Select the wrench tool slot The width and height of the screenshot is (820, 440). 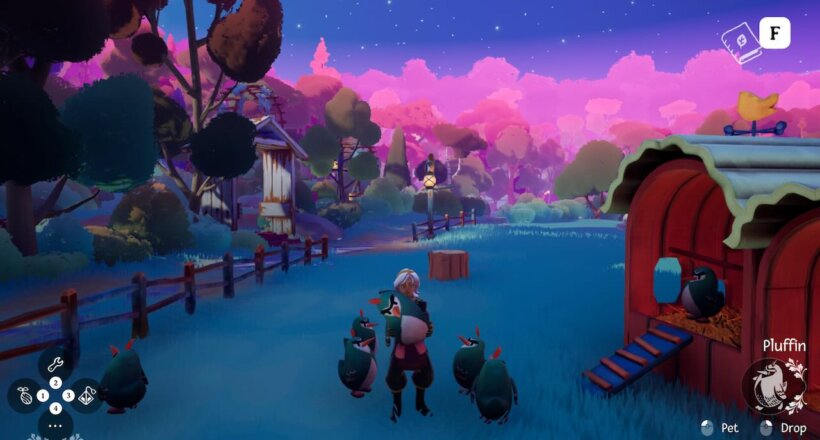coord(55,365)
